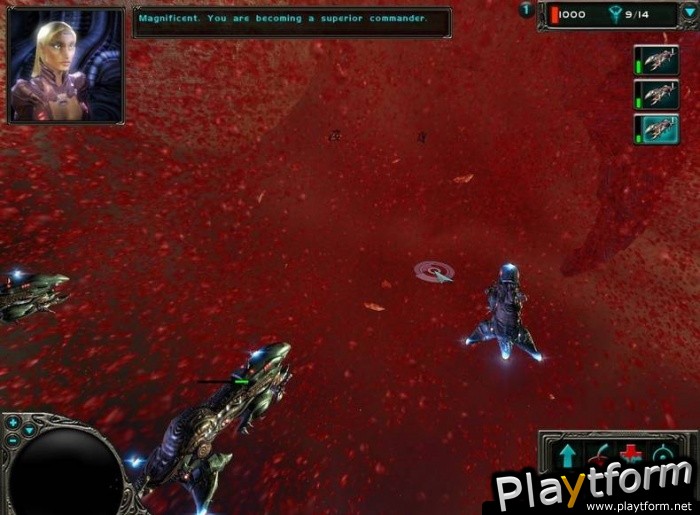Activate the red cross repair command
Viewport: 700px width, 515px height.
point(631,455)
